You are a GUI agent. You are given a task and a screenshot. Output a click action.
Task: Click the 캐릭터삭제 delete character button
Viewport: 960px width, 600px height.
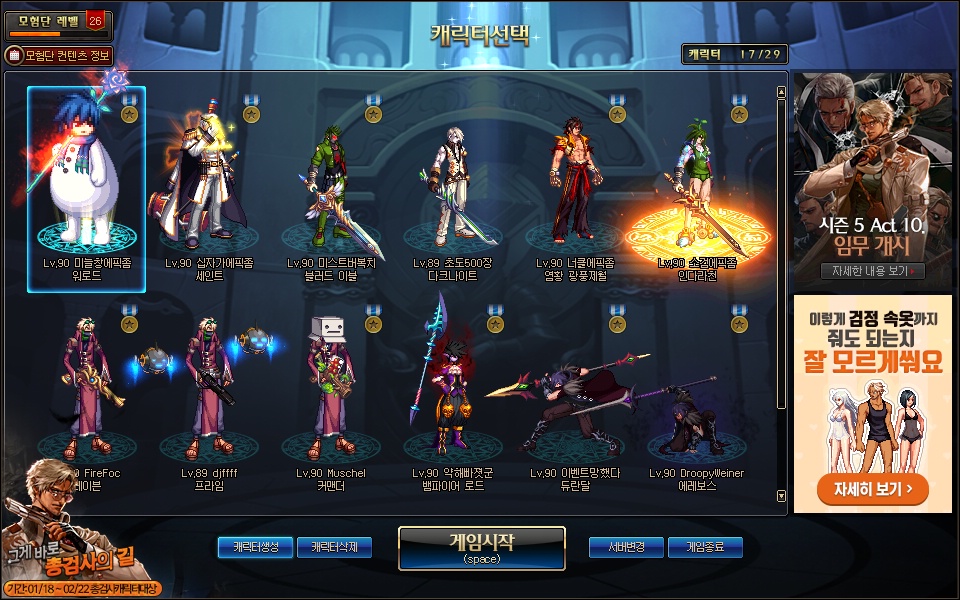pyautogui.click(x=333, y=547)
